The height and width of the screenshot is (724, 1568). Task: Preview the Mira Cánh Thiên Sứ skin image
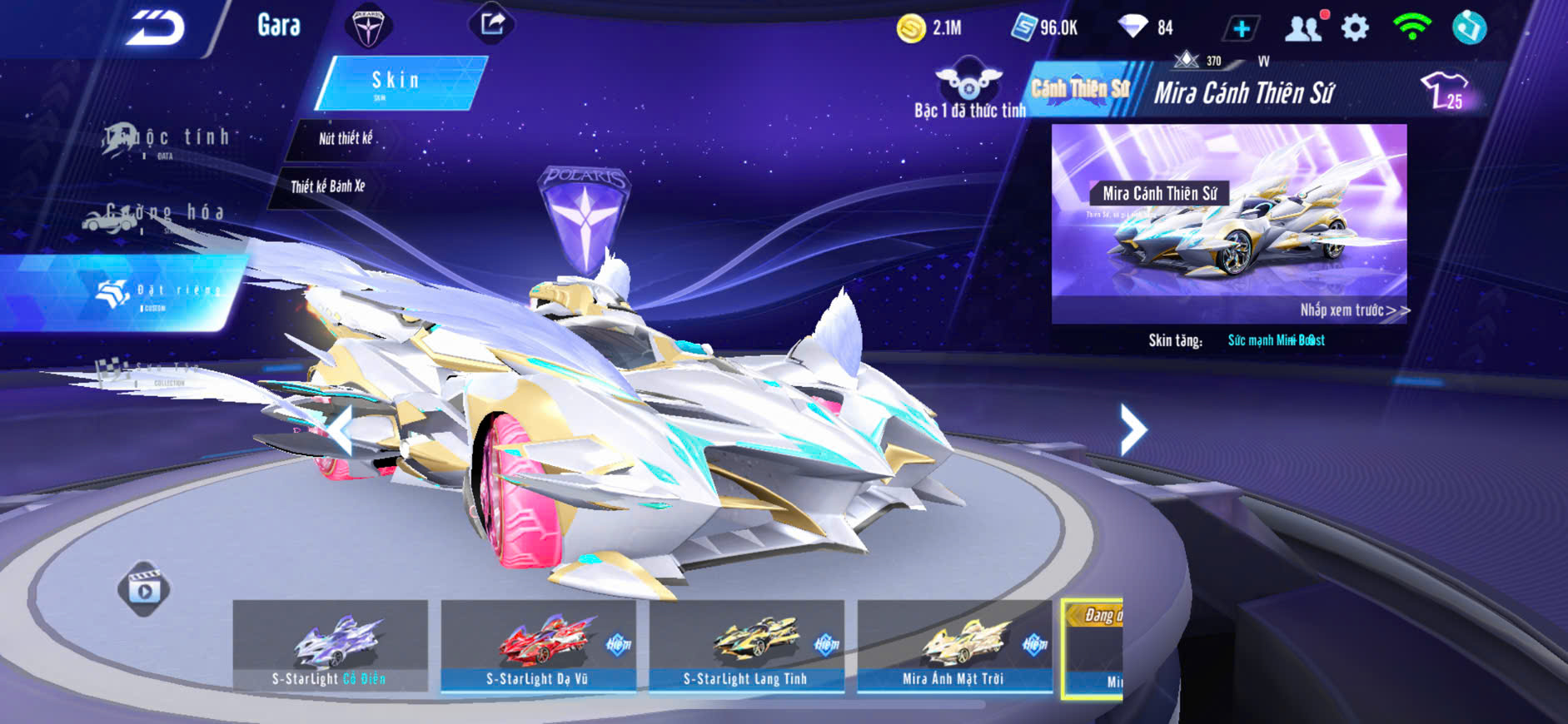pos(1228,222)
